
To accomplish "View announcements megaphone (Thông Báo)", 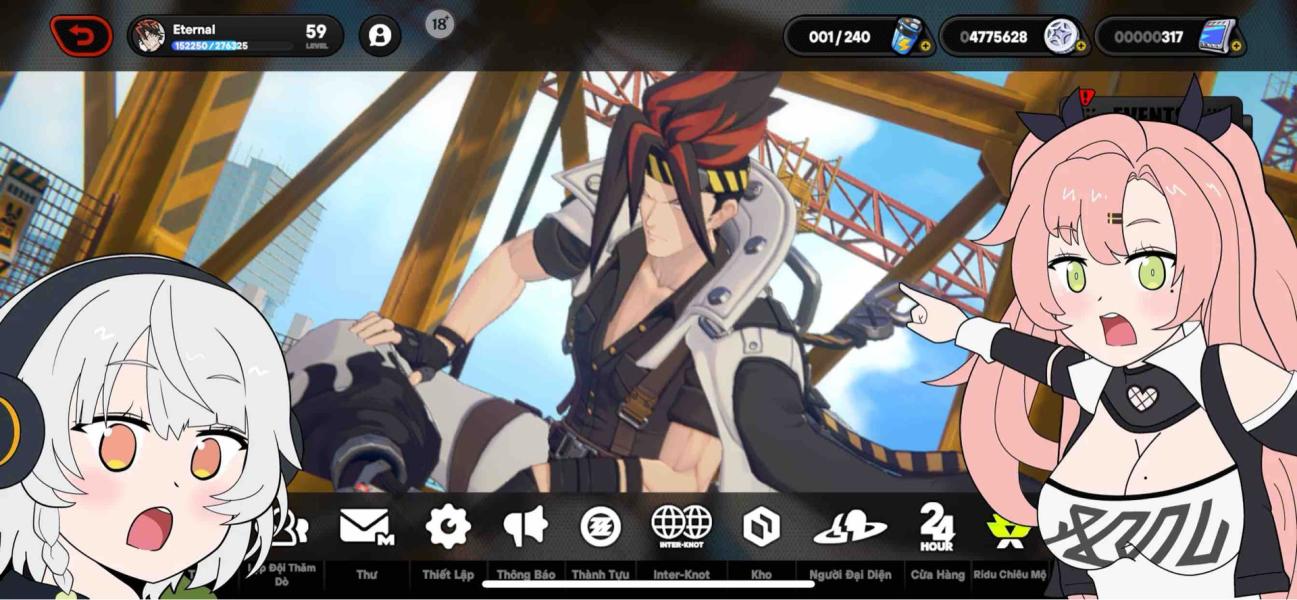I will click(526, 527).
